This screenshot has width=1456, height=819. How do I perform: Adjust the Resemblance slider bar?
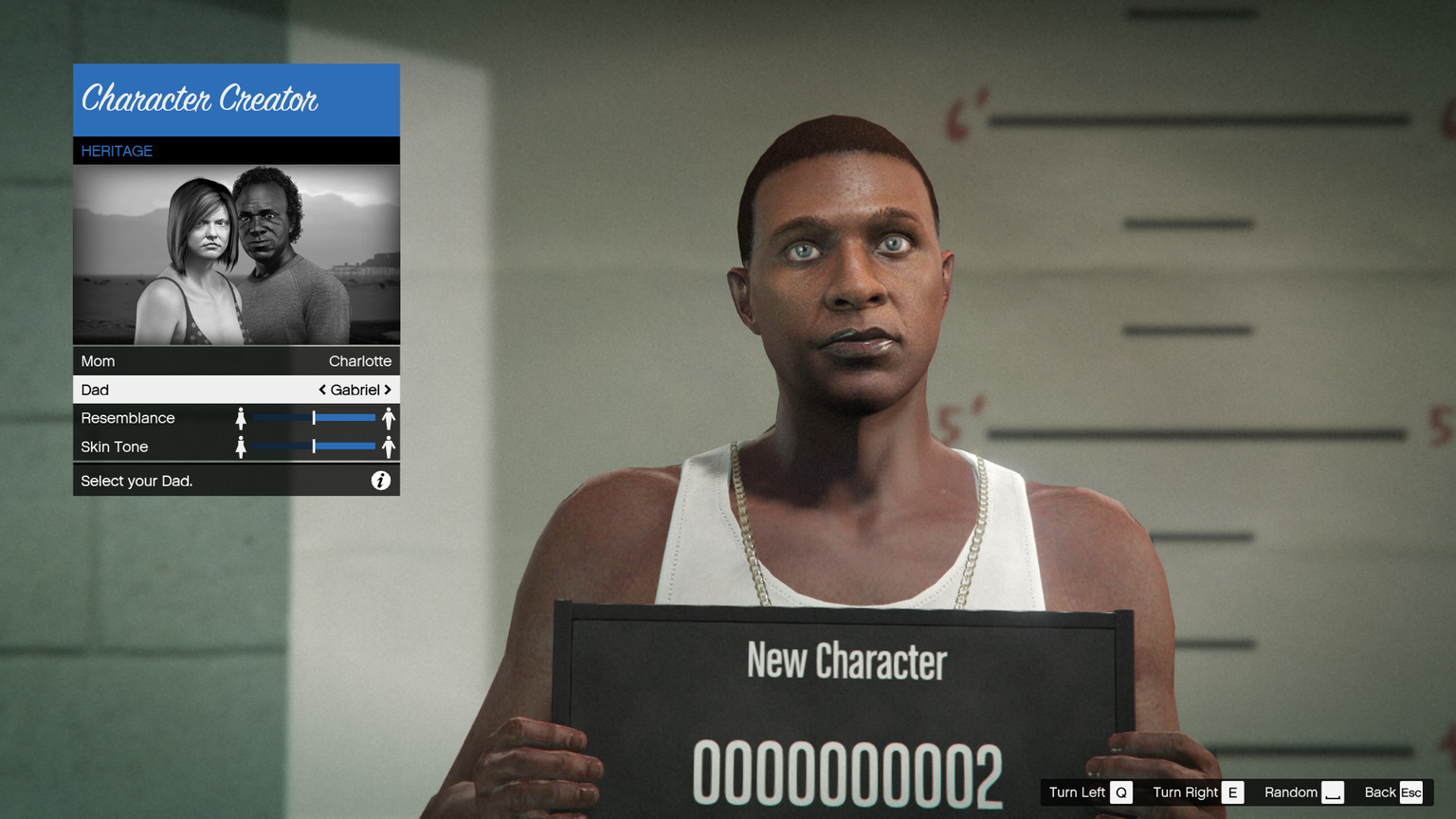314,418
